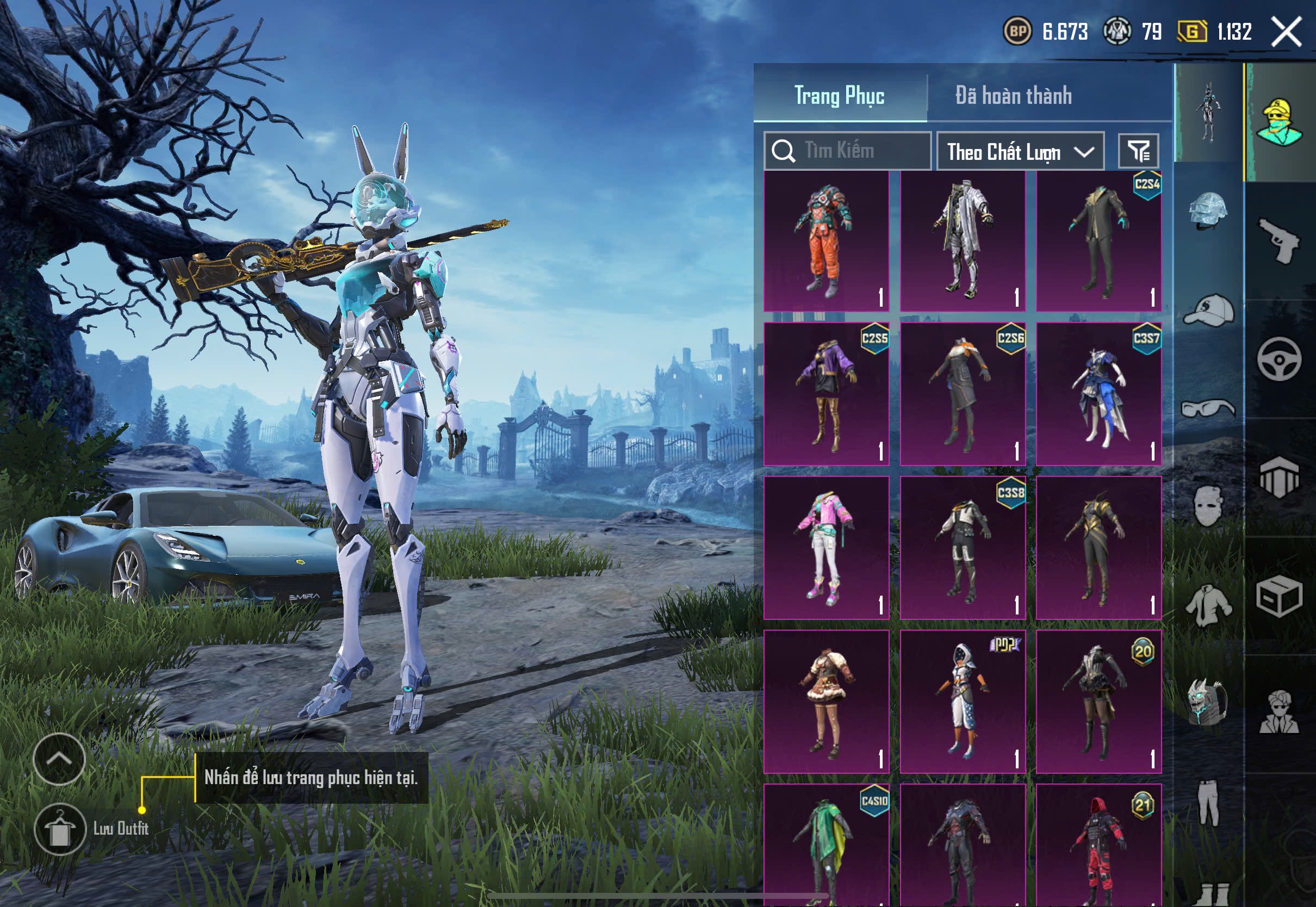Save outfit with Lưu Outfit button
This screenshot has height=907, width=1316.
(x=60, y=829)
